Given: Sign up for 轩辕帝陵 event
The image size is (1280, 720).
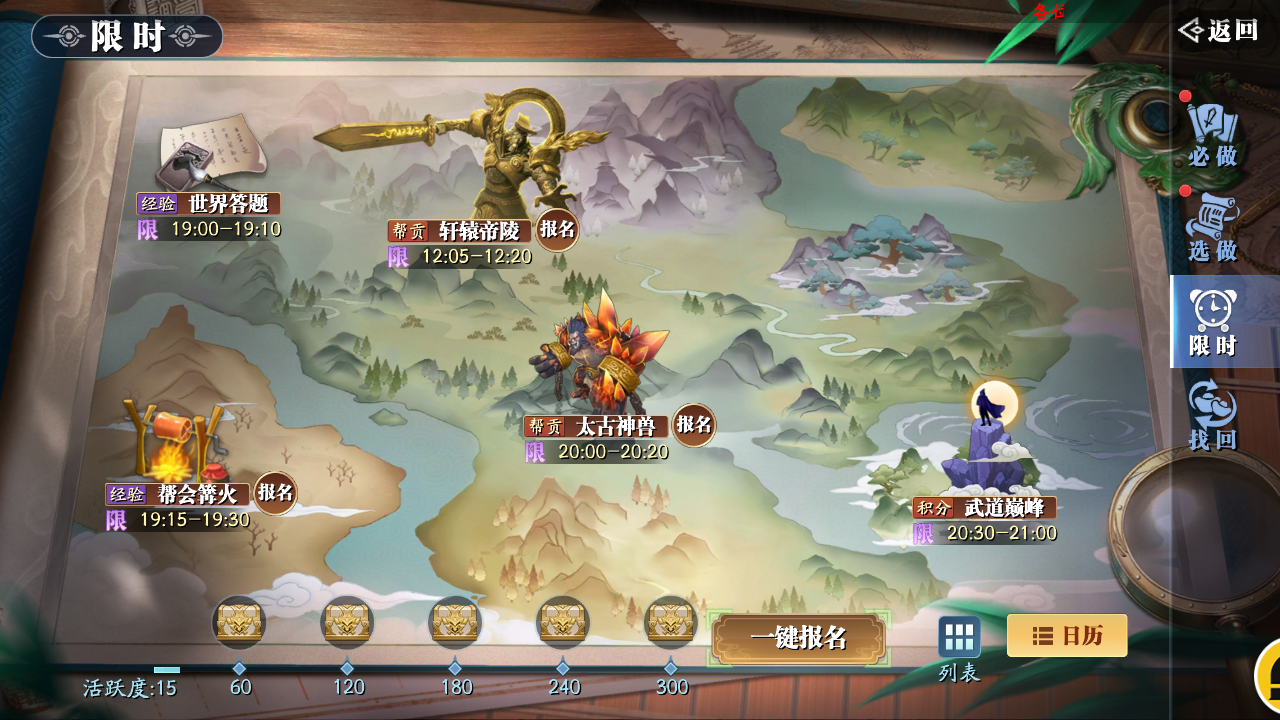Looking at the screenshot, I should click(557, 229).
